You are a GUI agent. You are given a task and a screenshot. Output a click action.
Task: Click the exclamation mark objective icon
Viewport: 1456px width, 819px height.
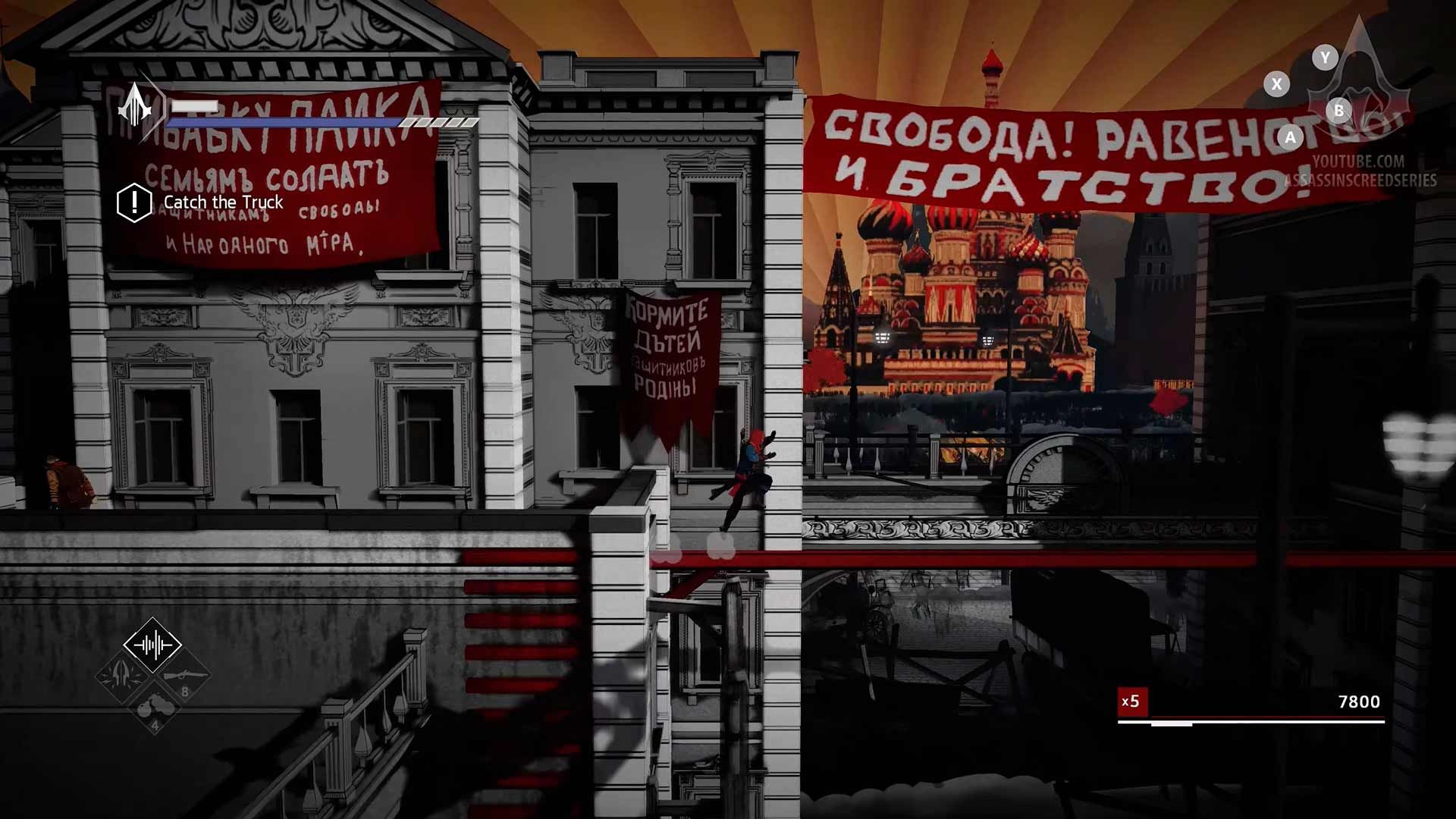click(x=133, y=202)
